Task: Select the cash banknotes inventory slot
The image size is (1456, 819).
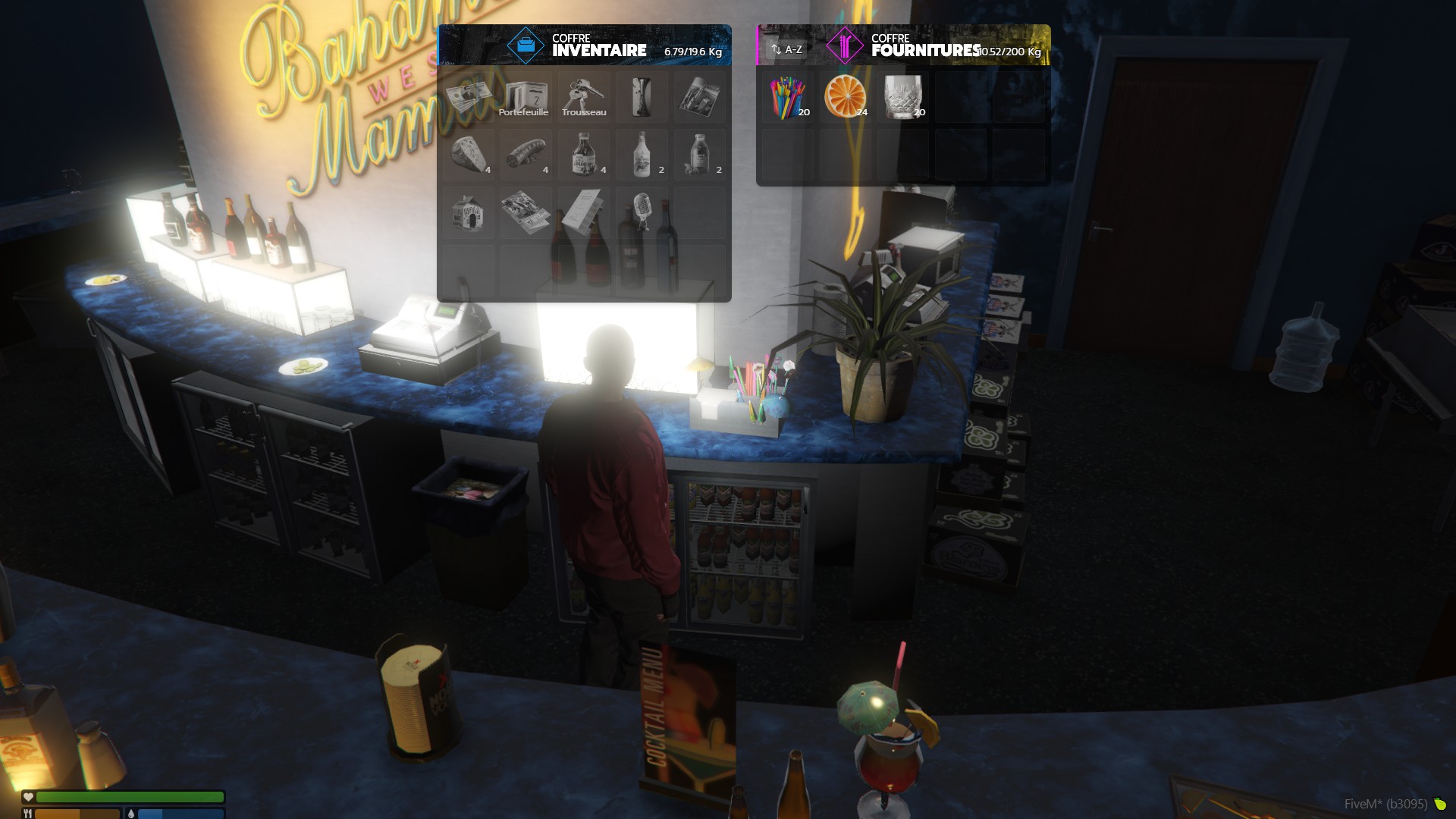Action: coord(469,97)
